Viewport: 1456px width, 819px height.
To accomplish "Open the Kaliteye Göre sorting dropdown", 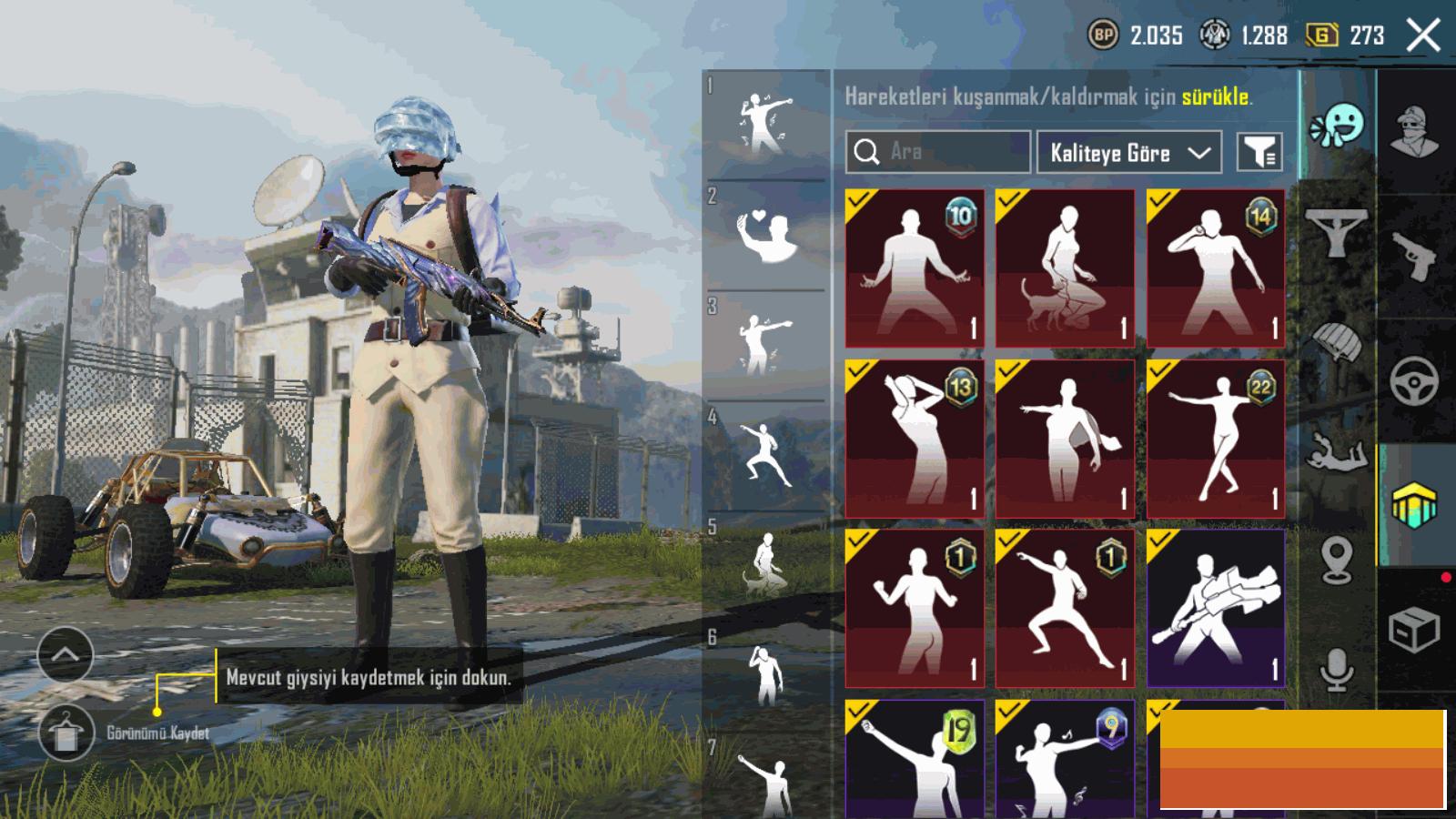I will point(1128,153).
